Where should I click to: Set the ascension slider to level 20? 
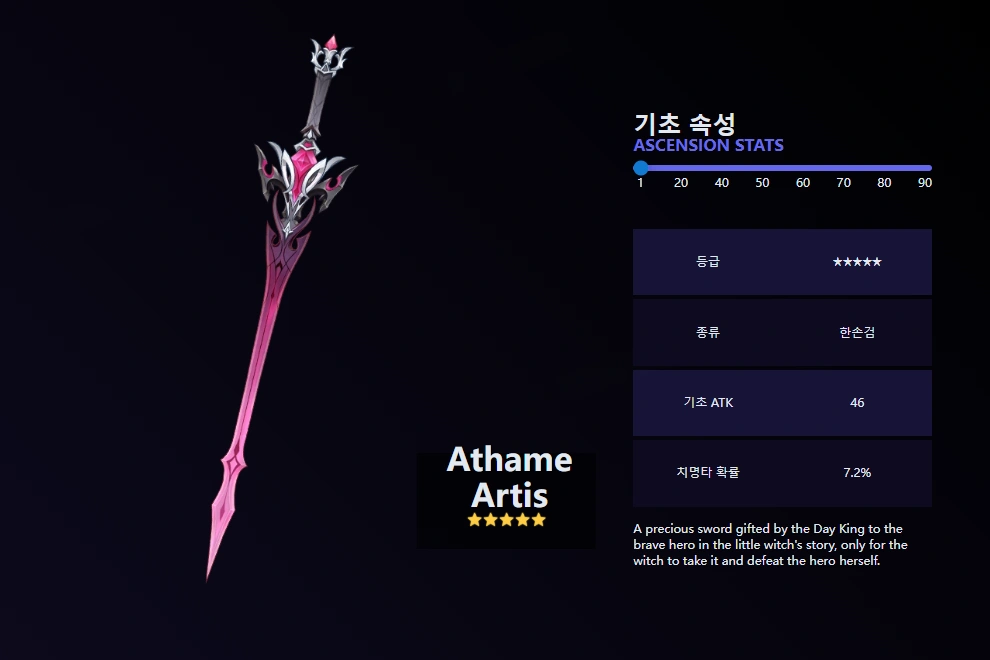[681, 168]
